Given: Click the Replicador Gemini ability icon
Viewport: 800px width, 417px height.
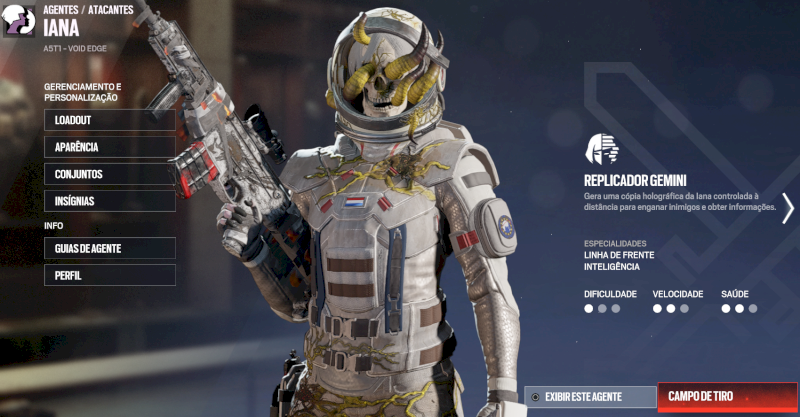Looking at the screenshot, I should [x=602, y=148].
